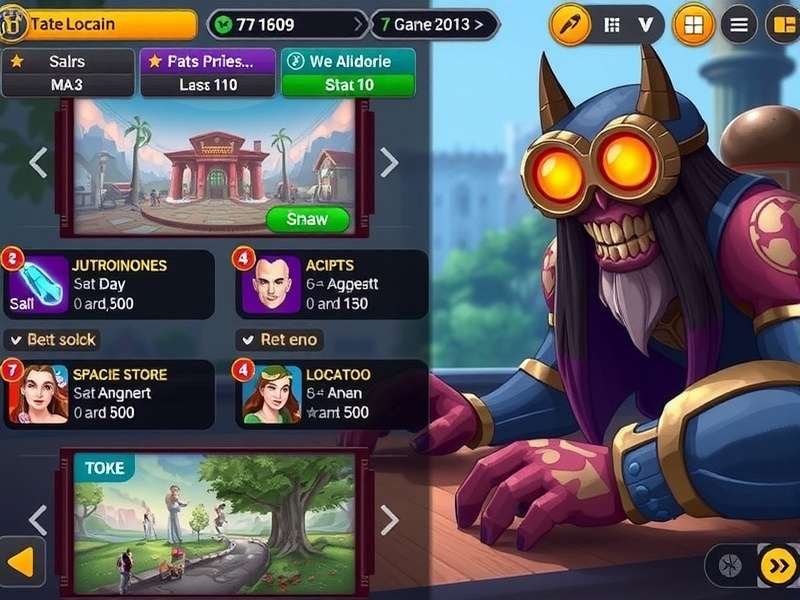The image size is (800, 600).
Task: Open the Toke park thumbnail
Action: click(x=215, y=520)
